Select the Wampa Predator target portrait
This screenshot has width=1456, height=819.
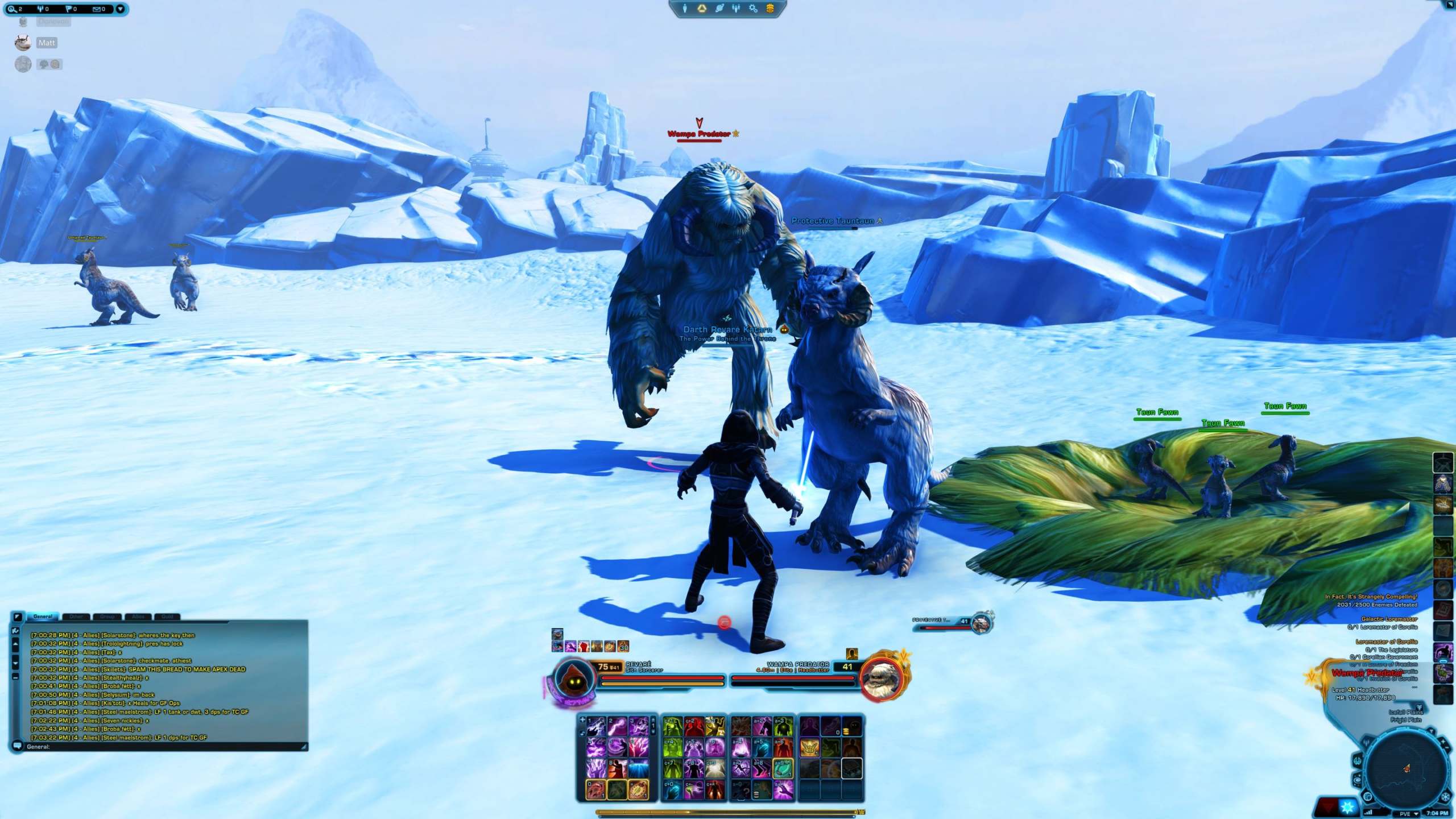coord(881,677)
